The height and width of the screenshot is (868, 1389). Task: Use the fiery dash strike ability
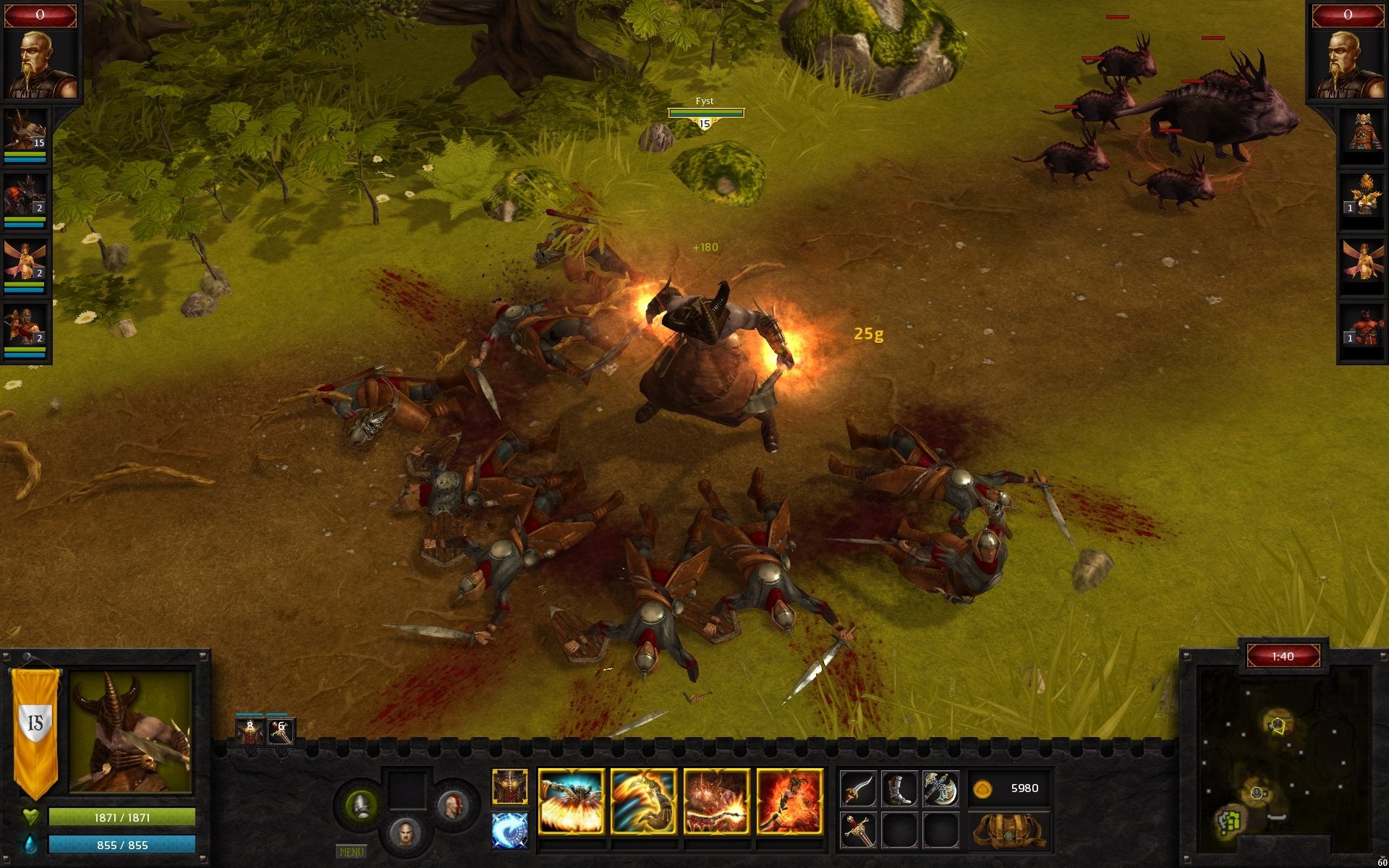(x=643, y=801)
